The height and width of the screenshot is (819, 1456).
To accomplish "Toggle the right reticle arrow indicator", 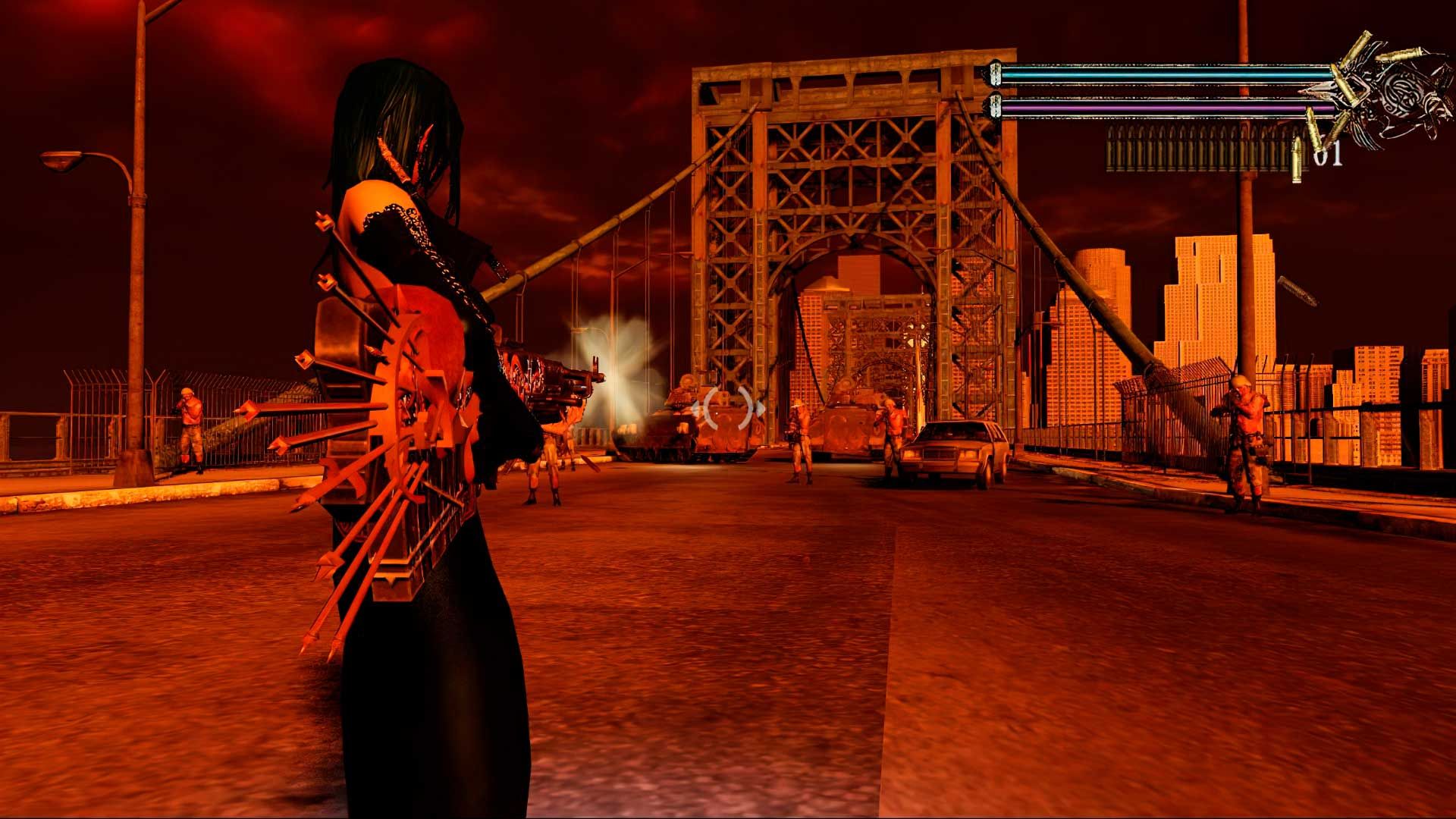I will point(761,407).
